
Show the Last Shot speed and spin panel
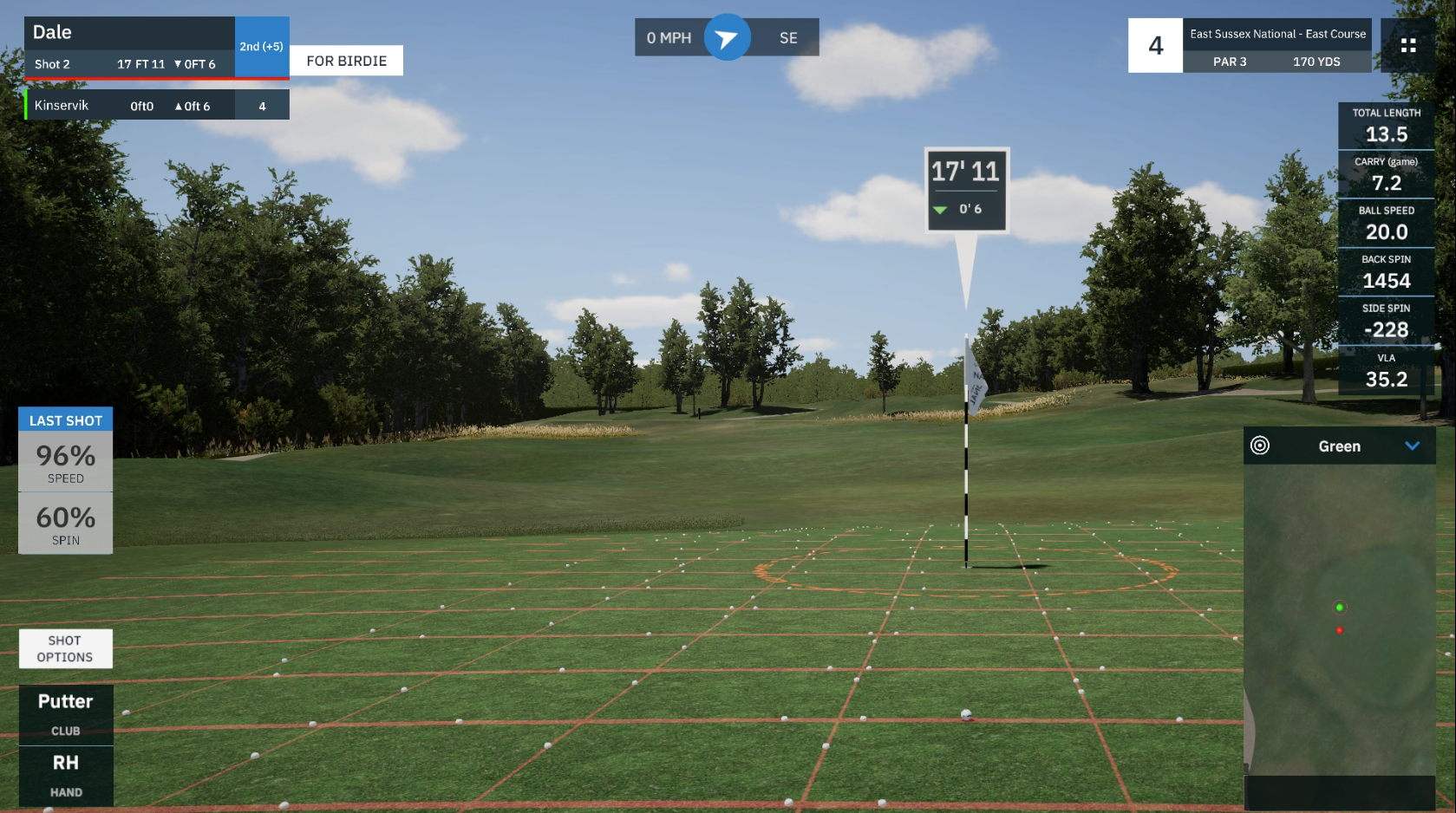point(66,420)
